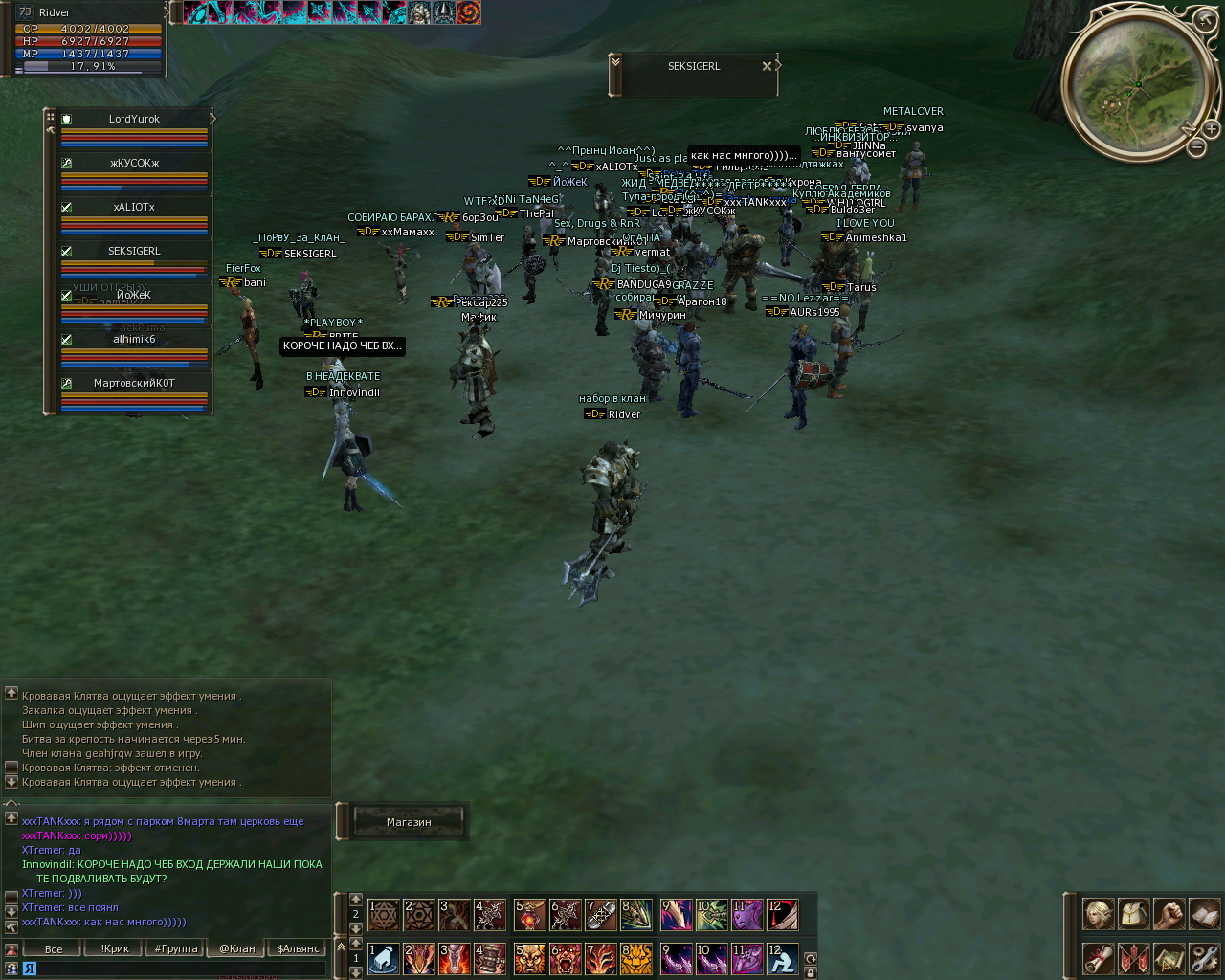Zoom out the minimap with minus button
1225x980 pixels.
coord(1197,146)
